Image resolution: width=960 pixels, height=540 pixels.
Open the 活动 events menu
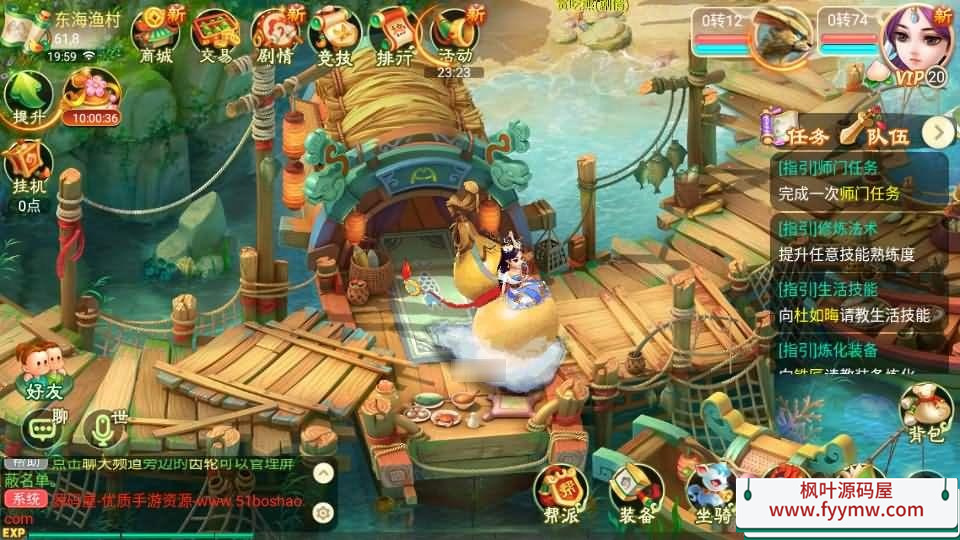click(454, 35)
